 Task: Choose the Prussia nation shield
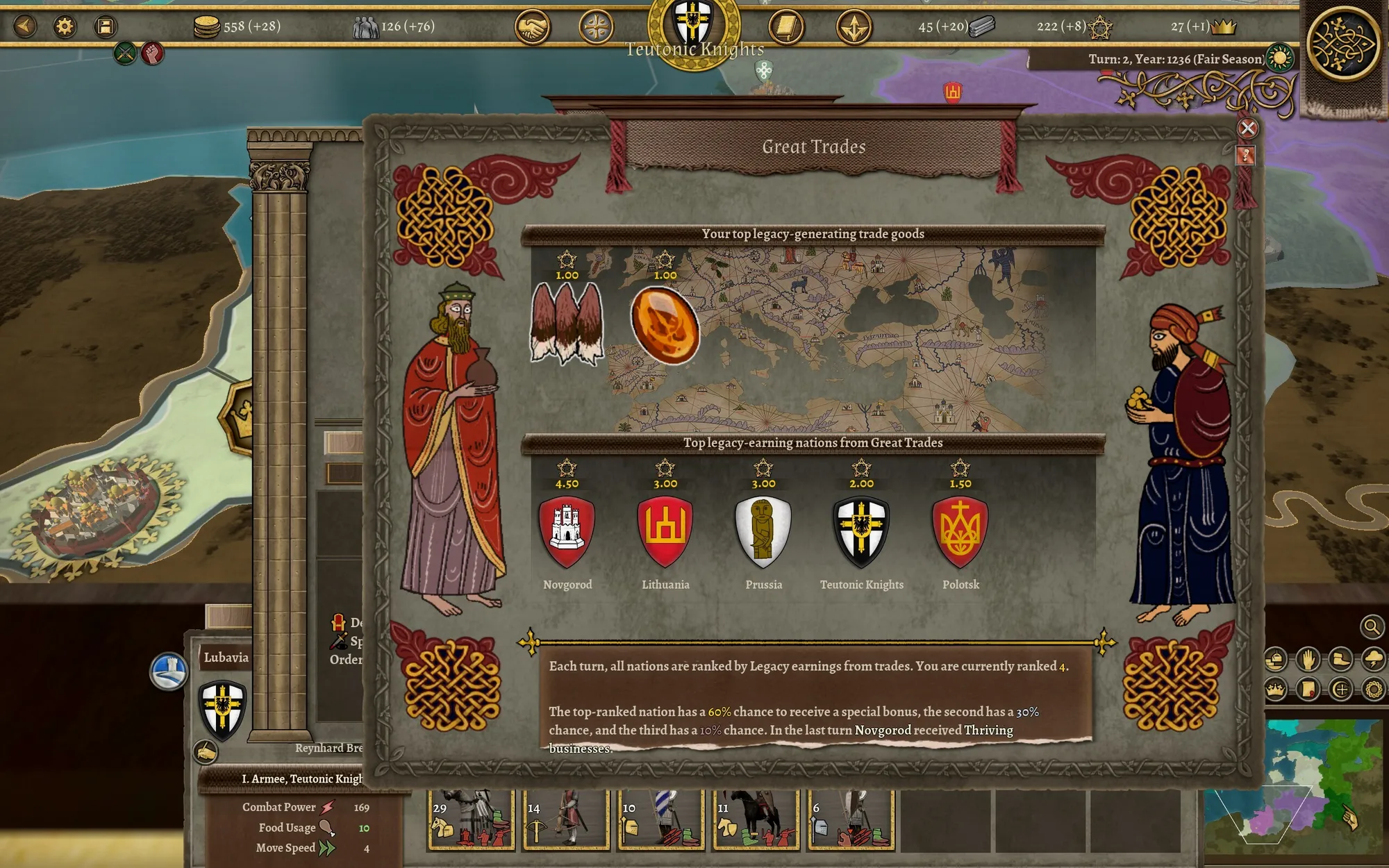click(763, 532)
